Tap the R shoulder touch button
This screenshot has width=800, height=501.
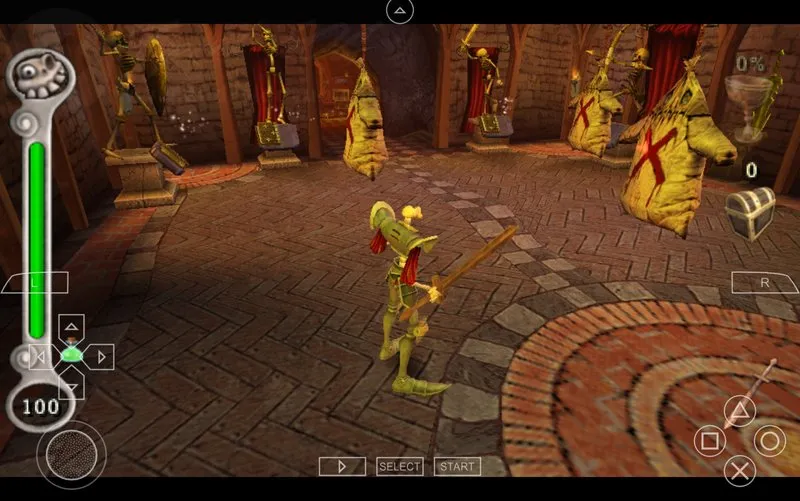(x=765, y=283)
